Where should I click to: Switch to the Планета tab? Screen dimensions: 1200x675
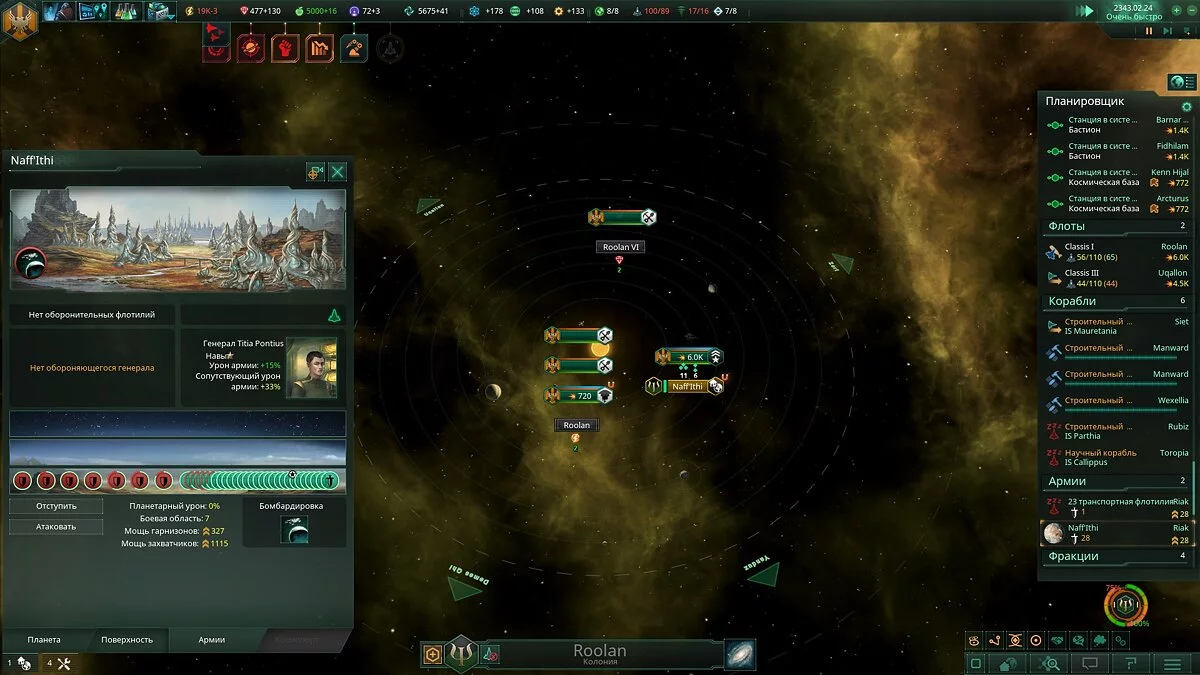pyautogui.click(x=44, y=640)
